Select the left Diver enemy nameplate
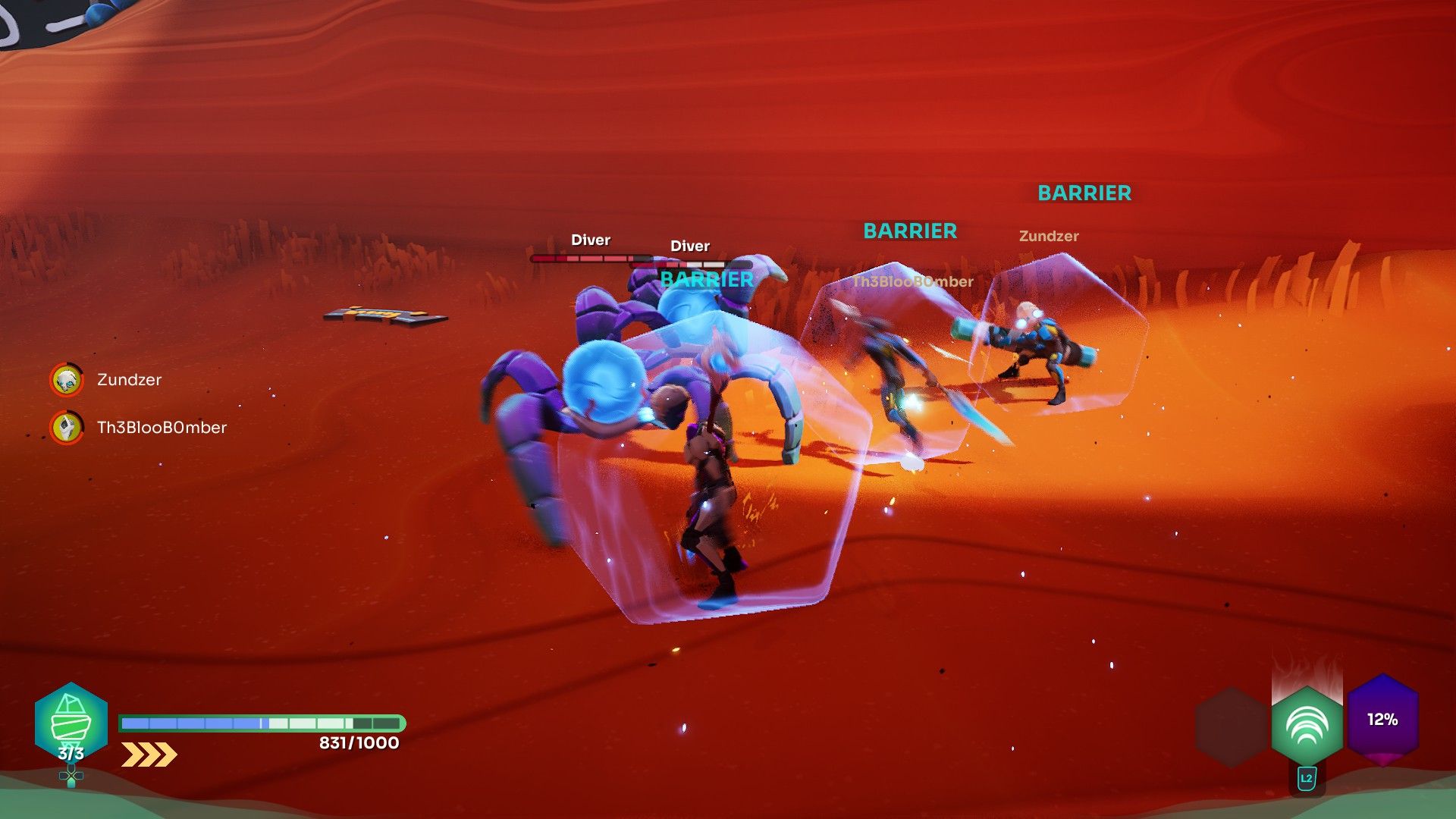 (x=591, y=240)
